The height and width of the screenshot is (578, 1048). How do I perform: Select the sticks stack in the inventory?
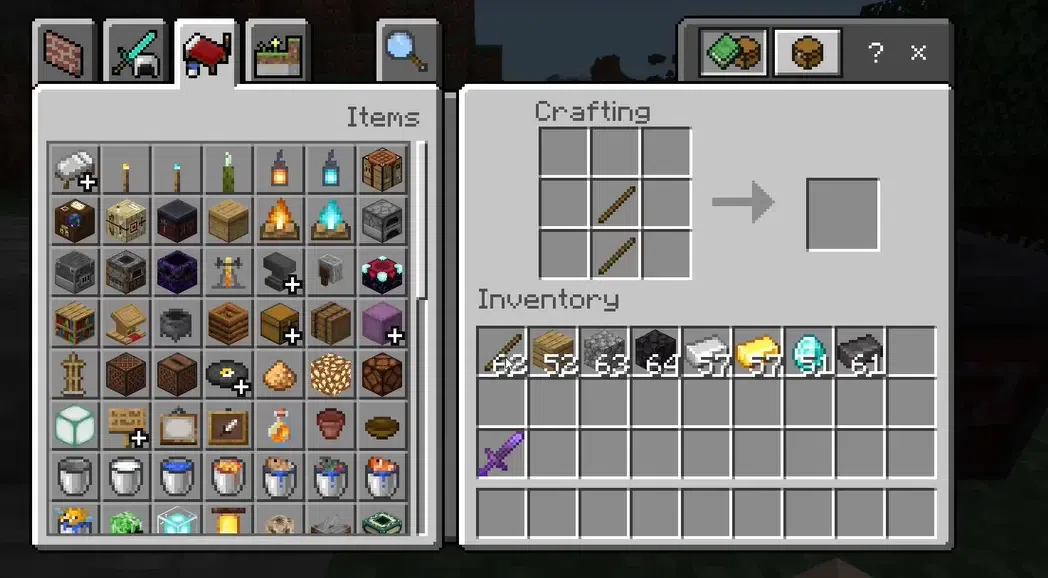(x=503, y=352)
